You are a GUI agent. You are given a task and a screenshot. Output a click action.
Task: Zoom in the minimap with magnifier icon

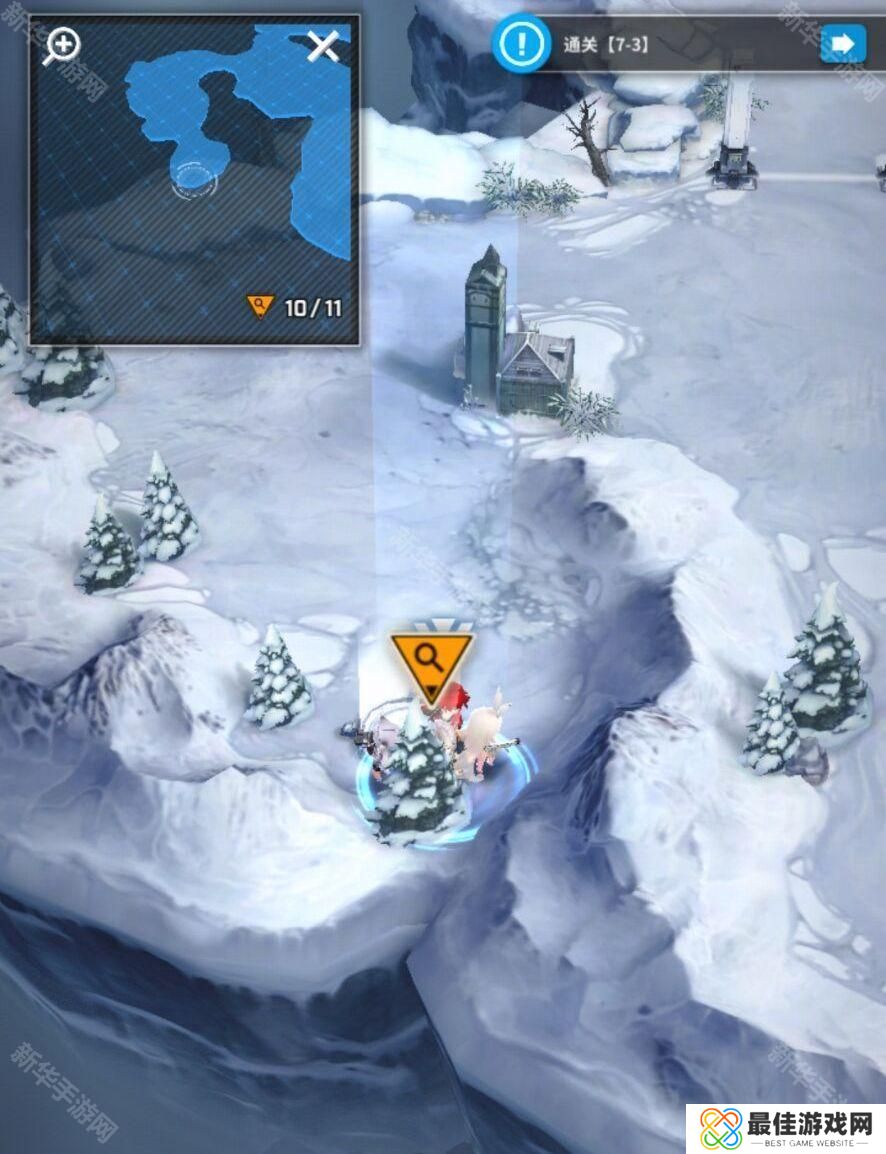coord(61,45)
